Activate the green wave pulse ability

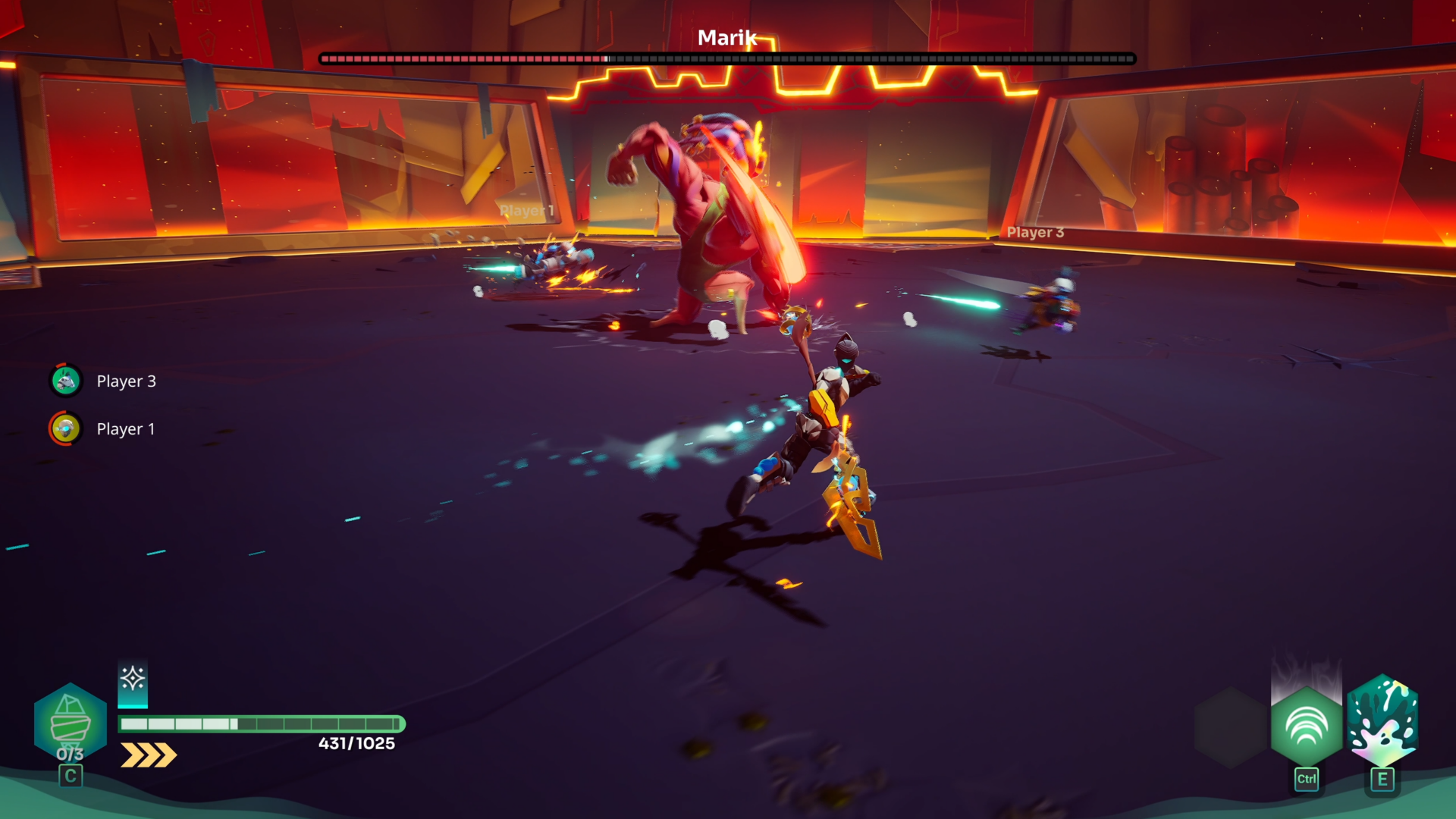[x=1306, y=726]
